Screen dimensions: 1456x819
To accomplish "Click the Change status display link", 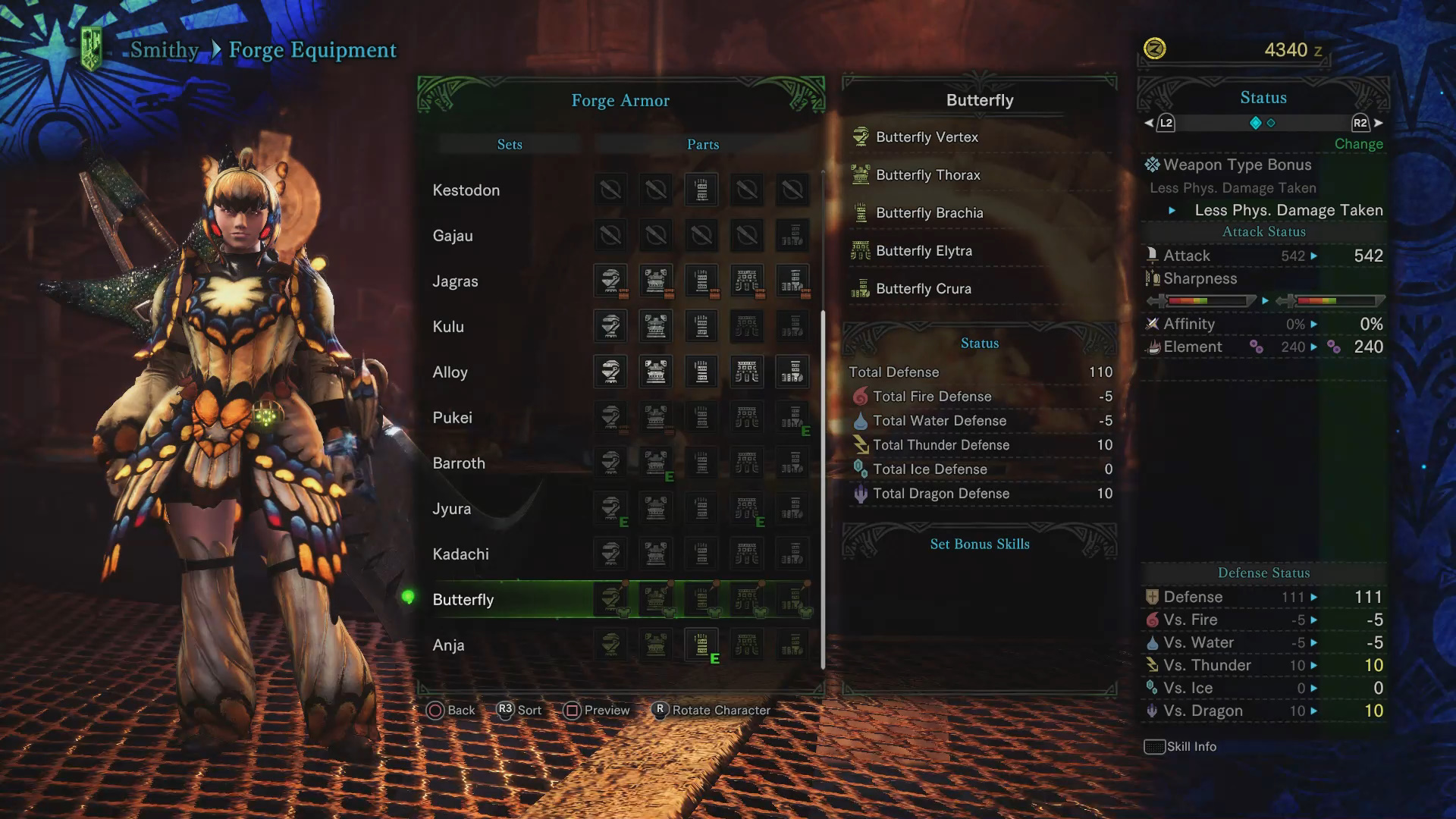I will coord(1358,143).
